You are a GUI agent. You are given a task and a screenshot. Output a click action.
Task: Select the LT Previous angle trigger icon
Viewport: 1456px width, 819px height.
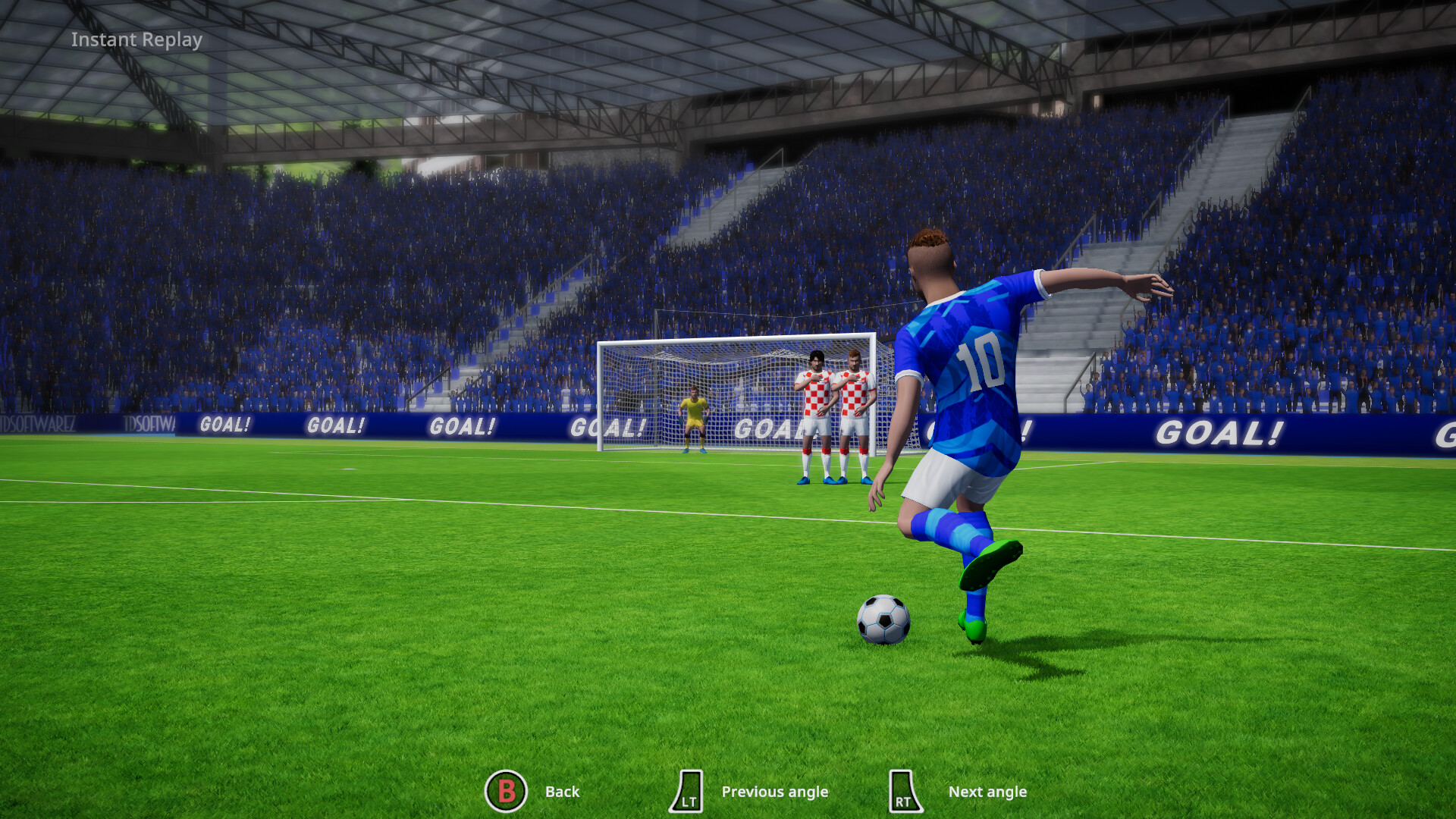pyautogui.click(x=689, y=791)
